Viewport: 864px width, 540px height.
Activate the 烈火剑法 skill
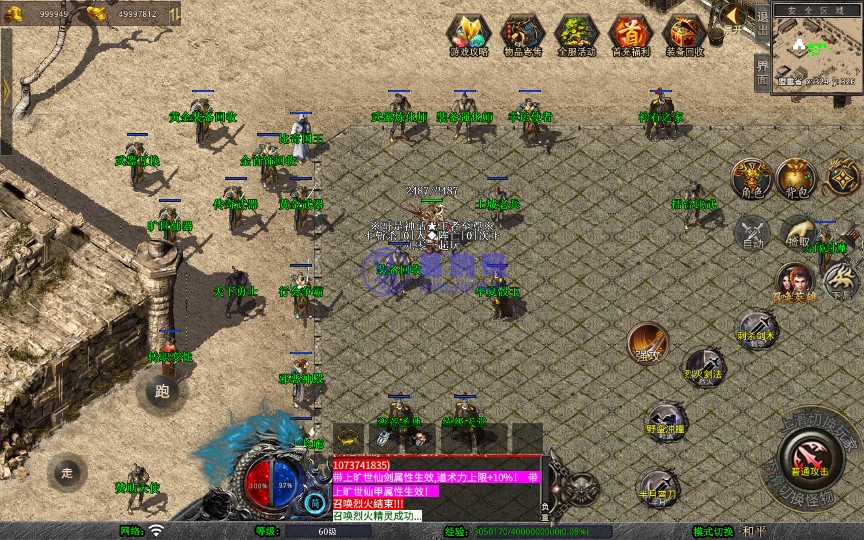coord(705,367)
